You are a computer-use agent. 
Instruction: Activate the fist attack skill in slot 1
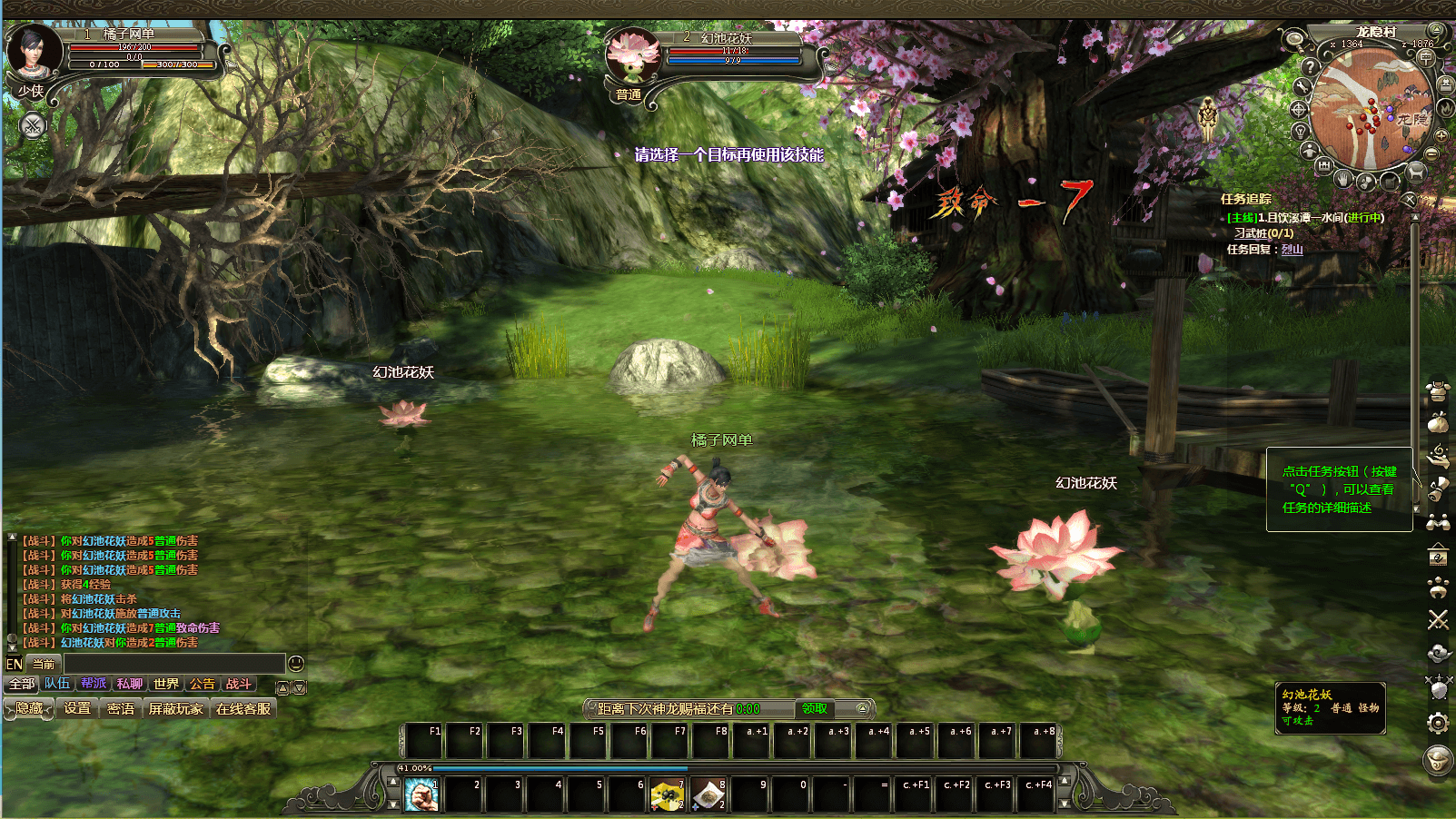[421, 795]
